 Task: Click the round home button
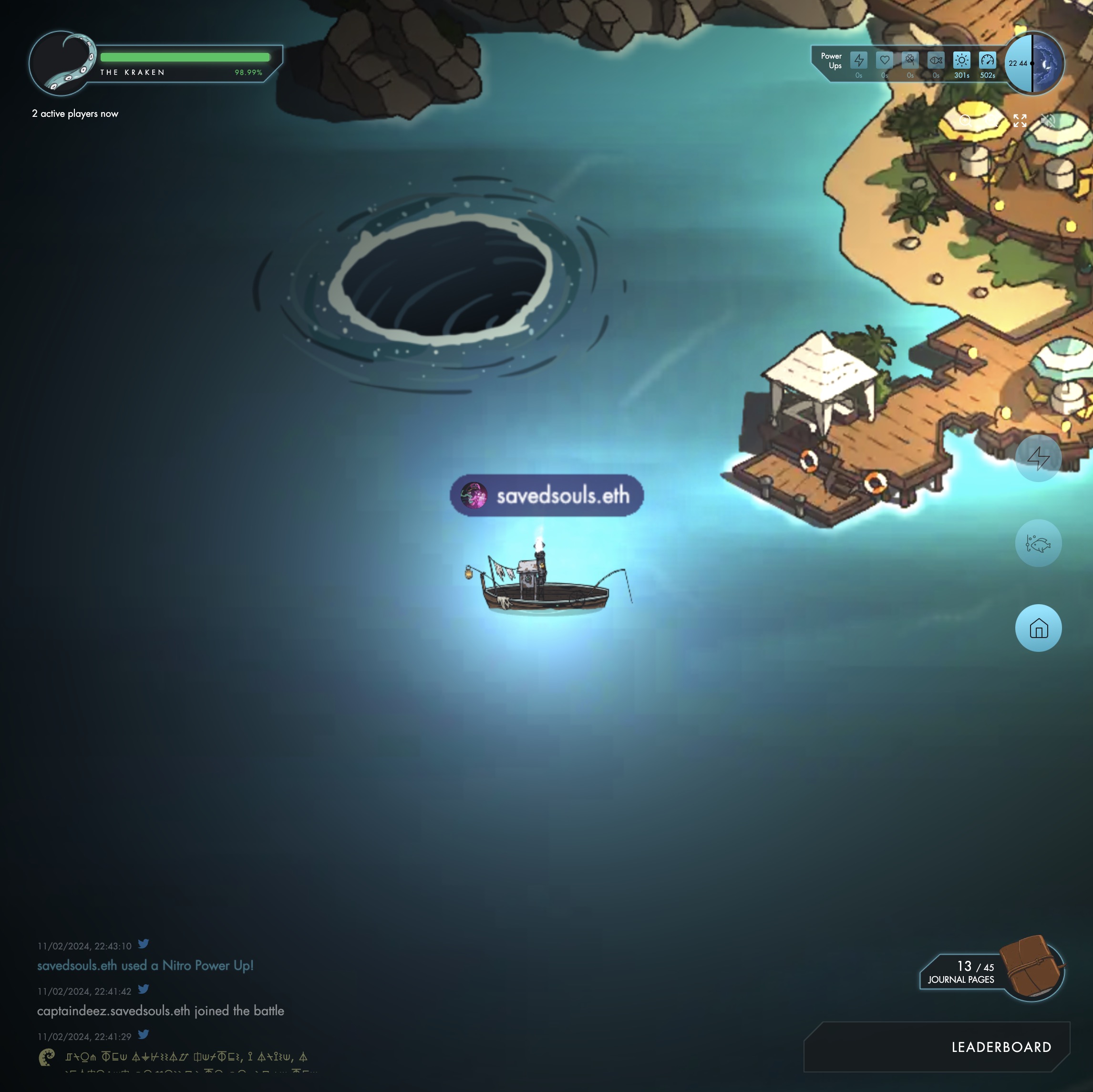1038,628
